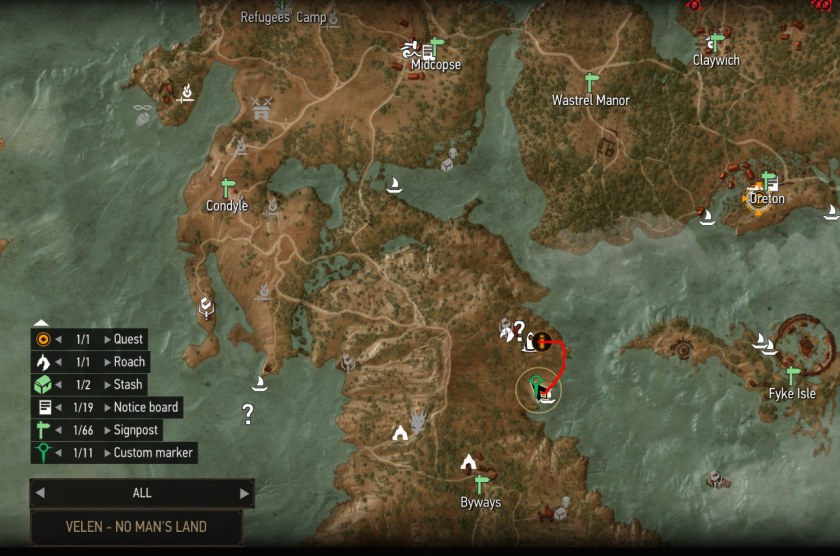Choose the Oreton signpost marker
This screenshot has height=556, width=840.
click(769, 181)
